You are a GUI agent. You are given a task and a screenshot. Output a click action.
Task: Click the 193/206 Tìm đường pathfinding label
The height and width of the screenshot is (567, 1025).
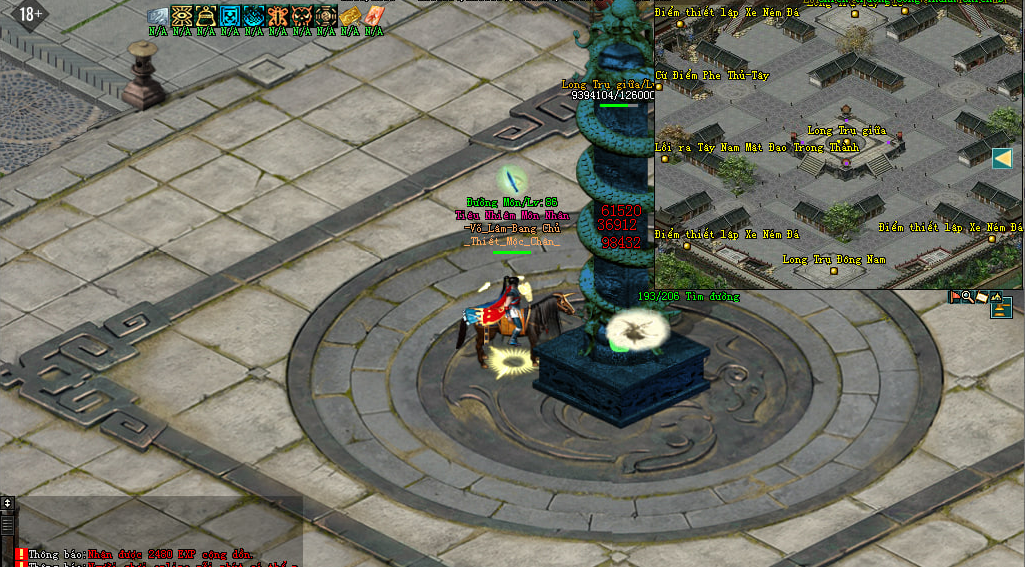[689, 296]
